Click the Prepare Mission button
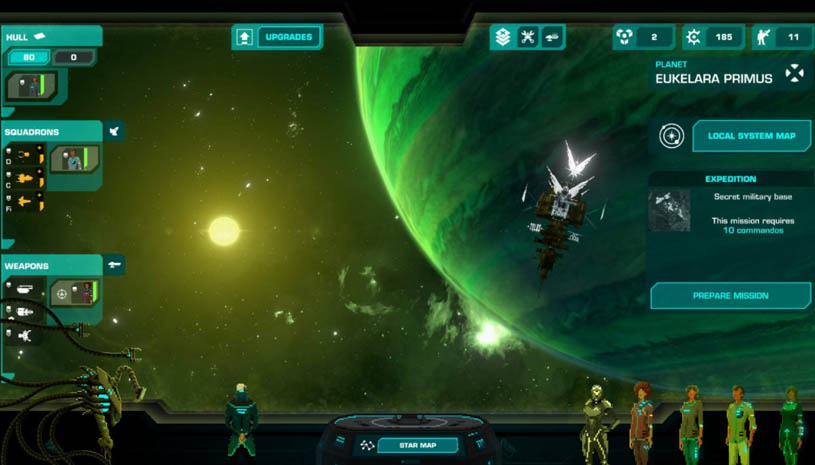The width and height of the screenshot is (815, 465). coord(730,296)
